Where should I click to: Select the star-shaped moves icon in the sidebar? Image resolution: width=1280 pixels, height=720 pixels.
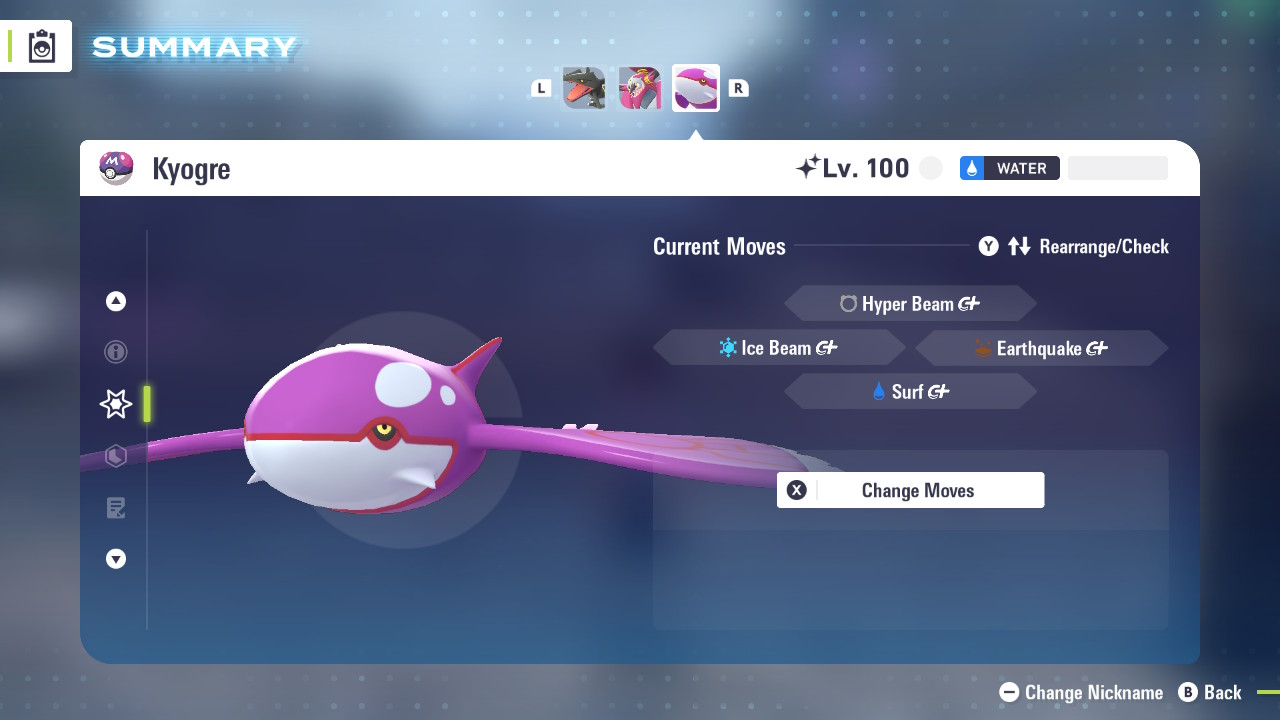[x=115, y=404]
